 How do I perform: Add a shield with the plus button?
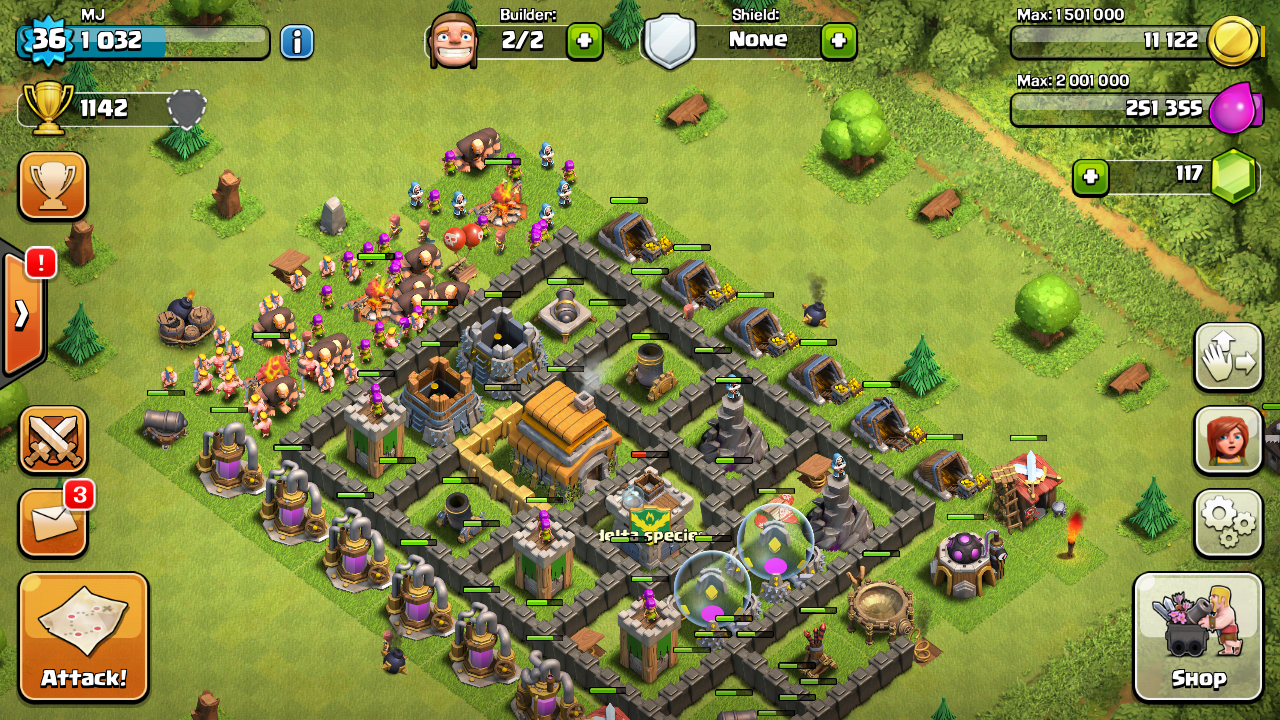pyautogui.click(x=838, y=41)
